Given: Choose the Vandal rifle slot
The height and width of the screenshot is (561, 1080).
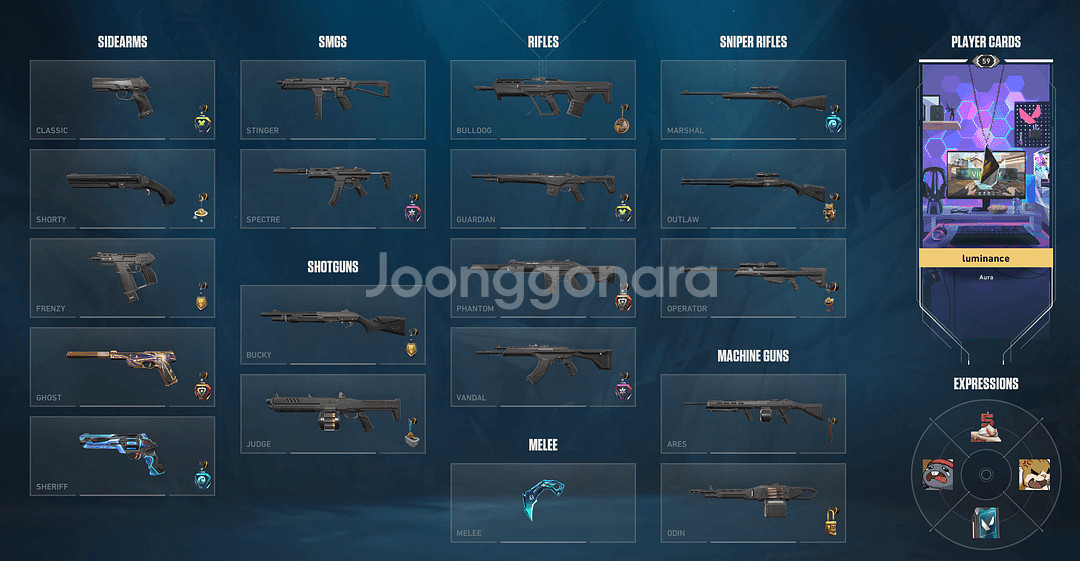Looking at the screenshot, I should pos(542,366).
